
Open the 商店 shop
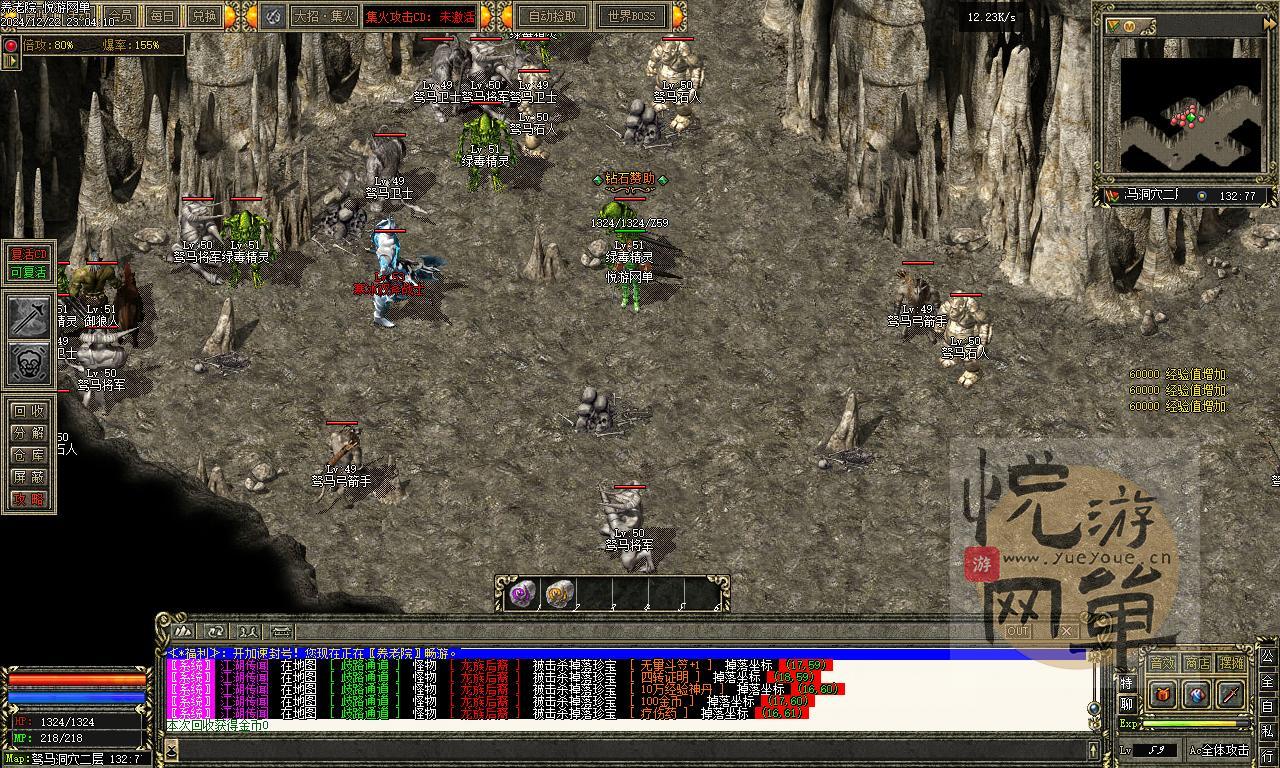[x=1197, y=663]
